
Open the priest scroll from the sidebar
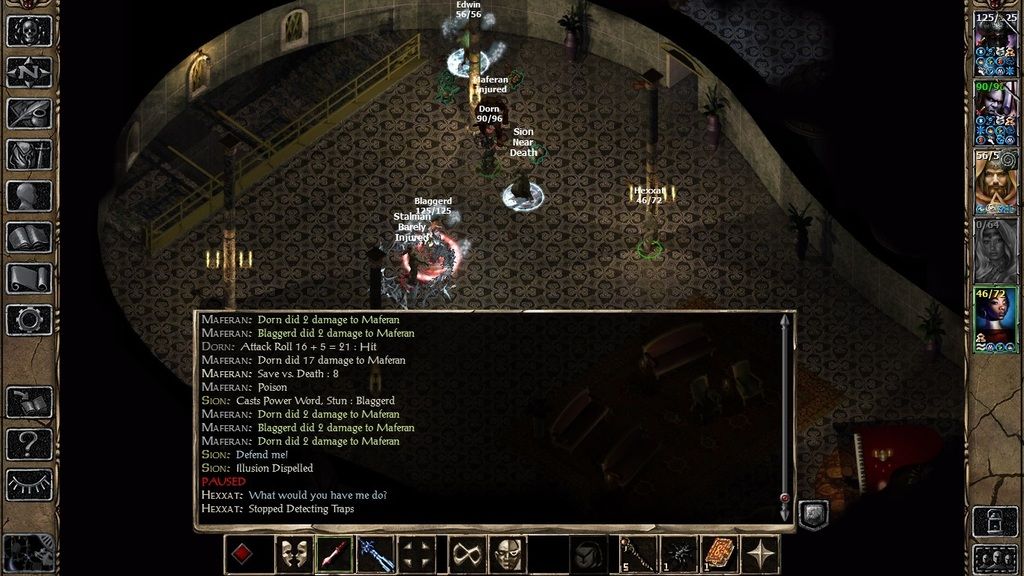point(29,278)
